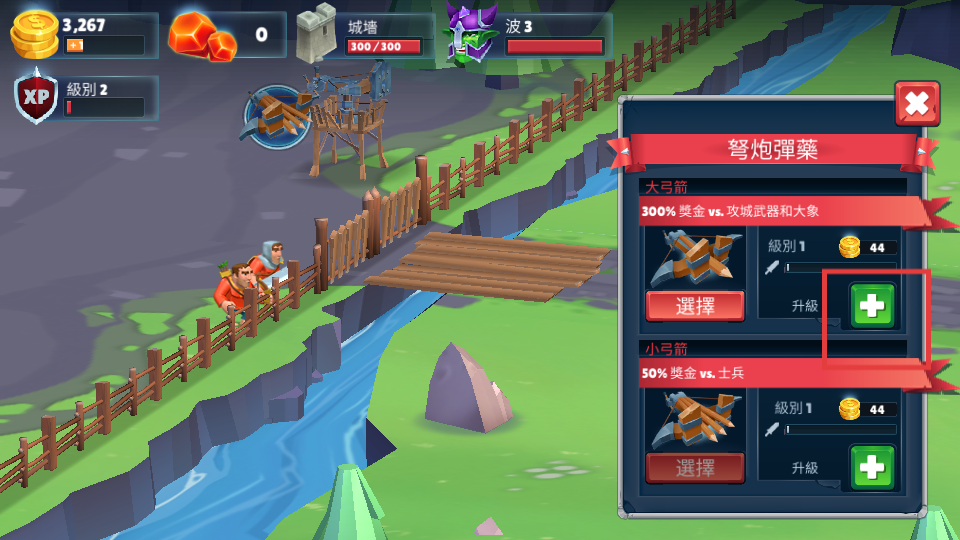Click the 大弓箭 ballista bolt thumbnail
Screen dimensions: 960x540
click(695, 258)
